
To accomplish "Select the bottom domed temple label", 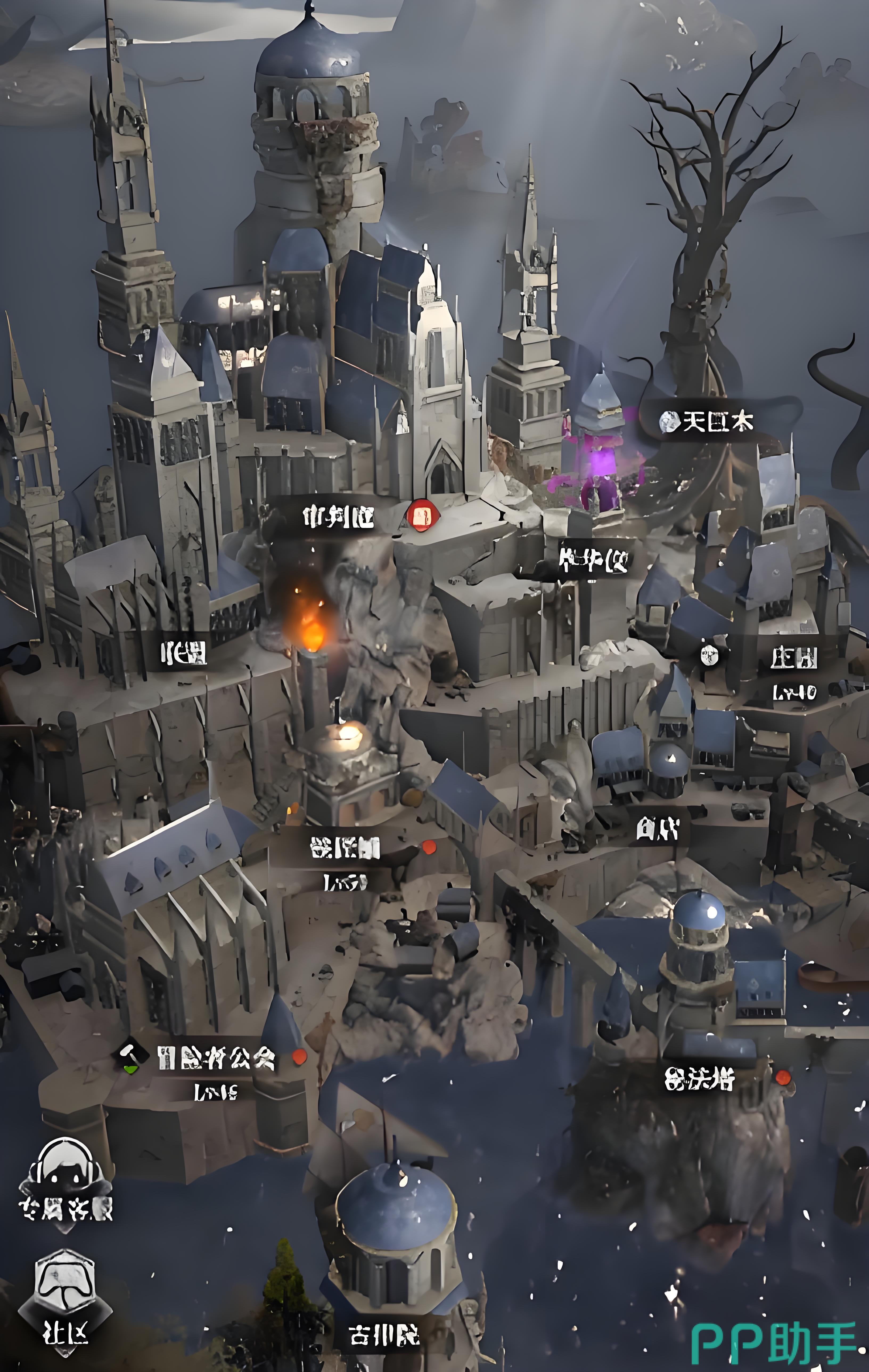I will point(384,1334).
